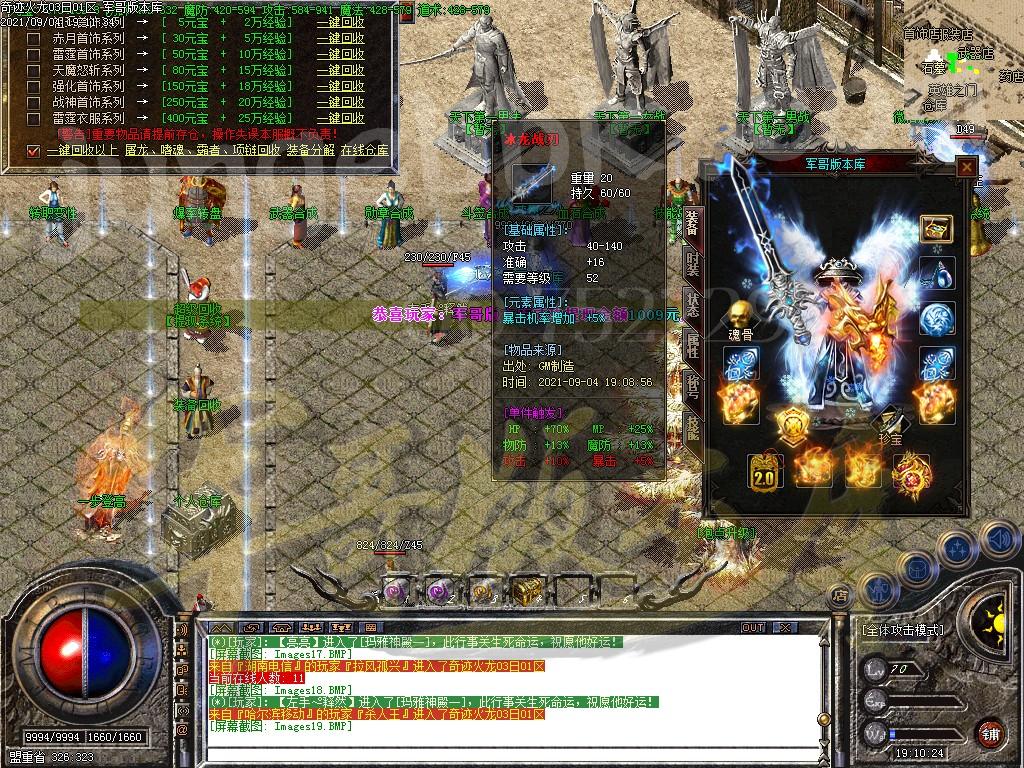Use the golden chest hotbar item

click(x=526, y=591)
